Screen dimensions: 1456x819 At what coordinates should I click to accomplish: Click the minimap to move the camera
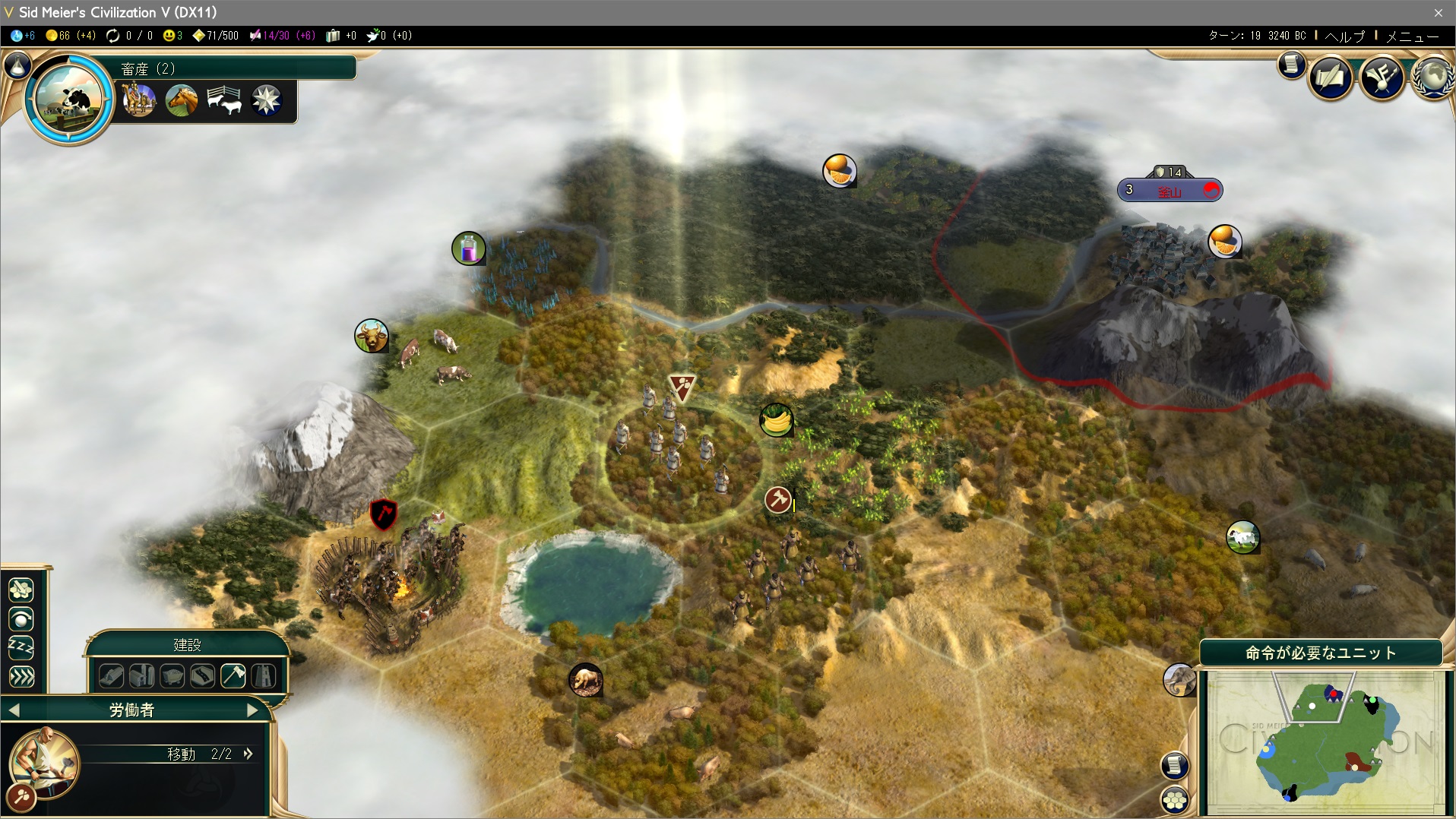(1325, 741)
